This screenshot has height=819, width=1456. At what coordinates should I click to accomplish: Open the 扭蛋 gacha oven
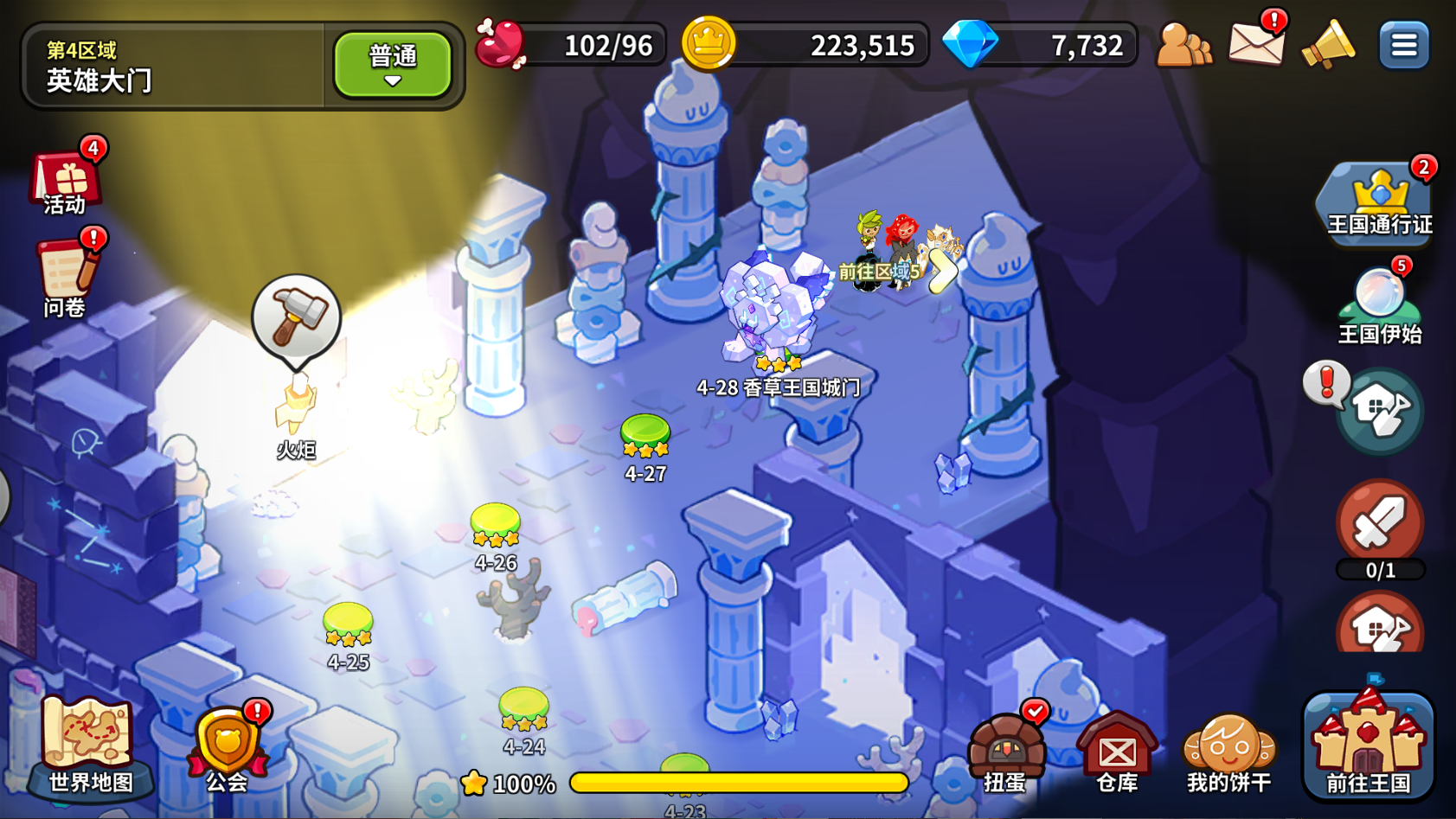1009,748
